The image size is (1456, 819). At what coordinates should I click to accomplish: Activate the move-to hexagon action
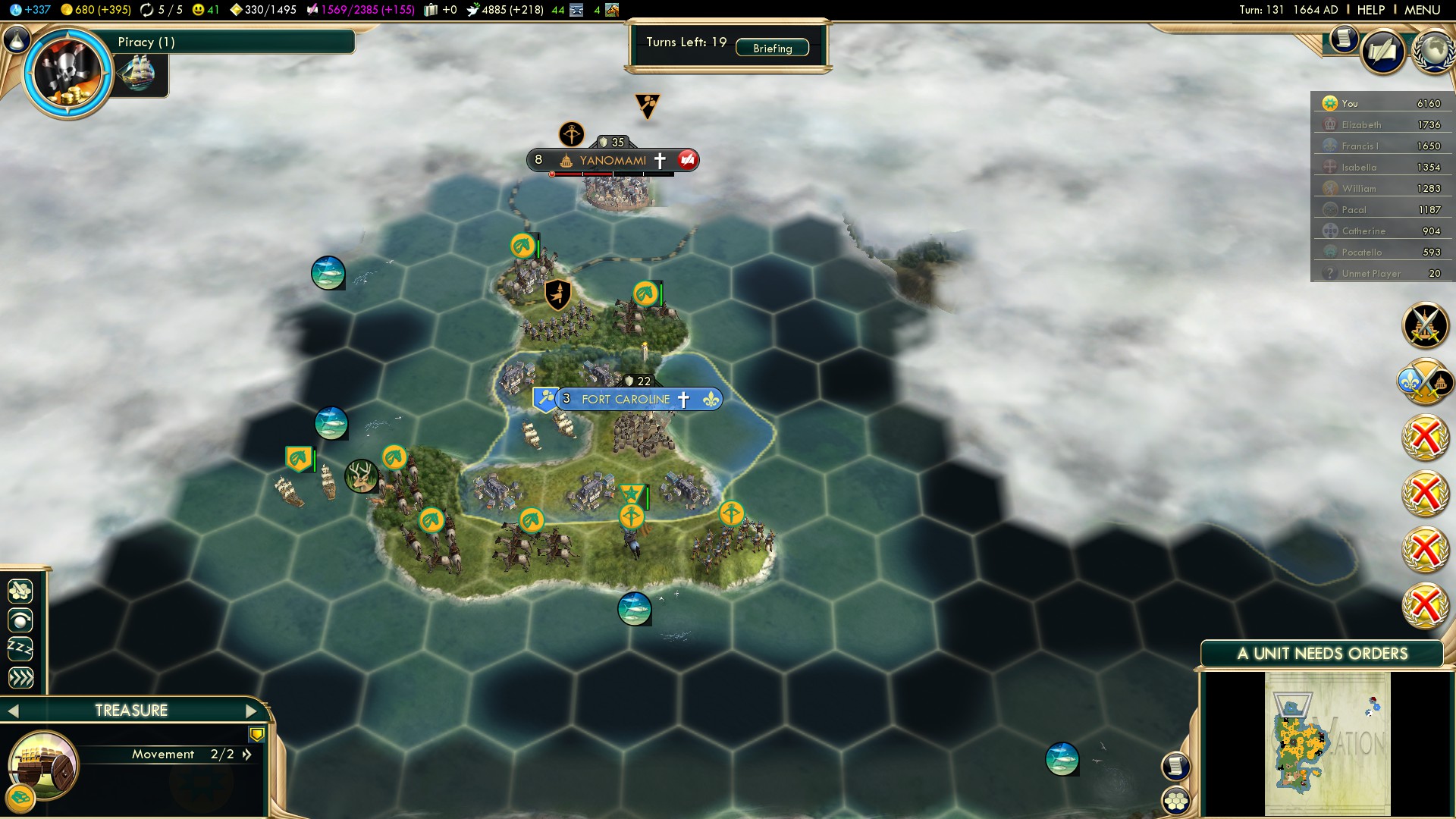20,591
